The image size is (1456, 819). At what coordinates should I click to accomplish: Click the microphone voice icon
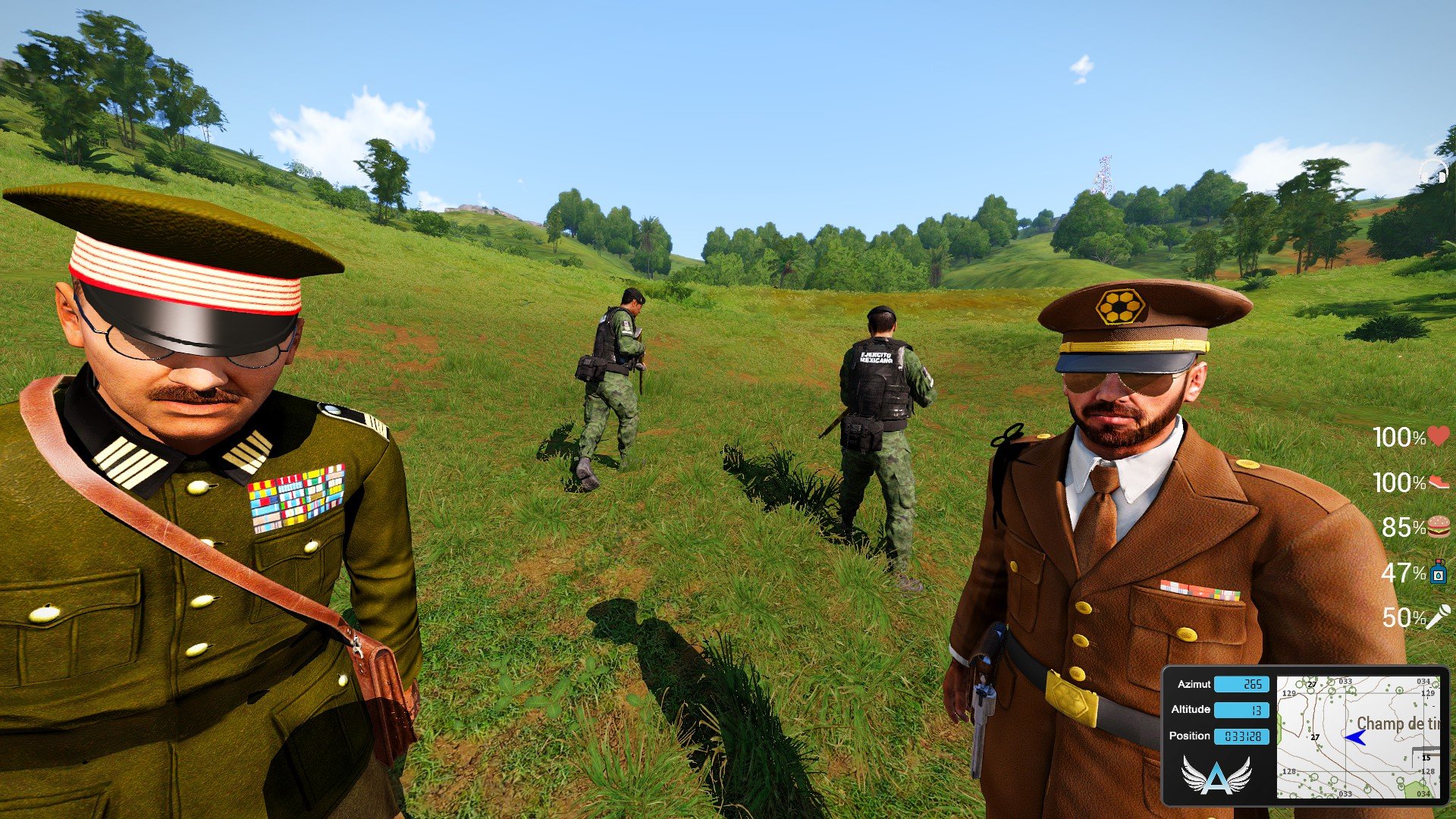(x=1439, y=617)
